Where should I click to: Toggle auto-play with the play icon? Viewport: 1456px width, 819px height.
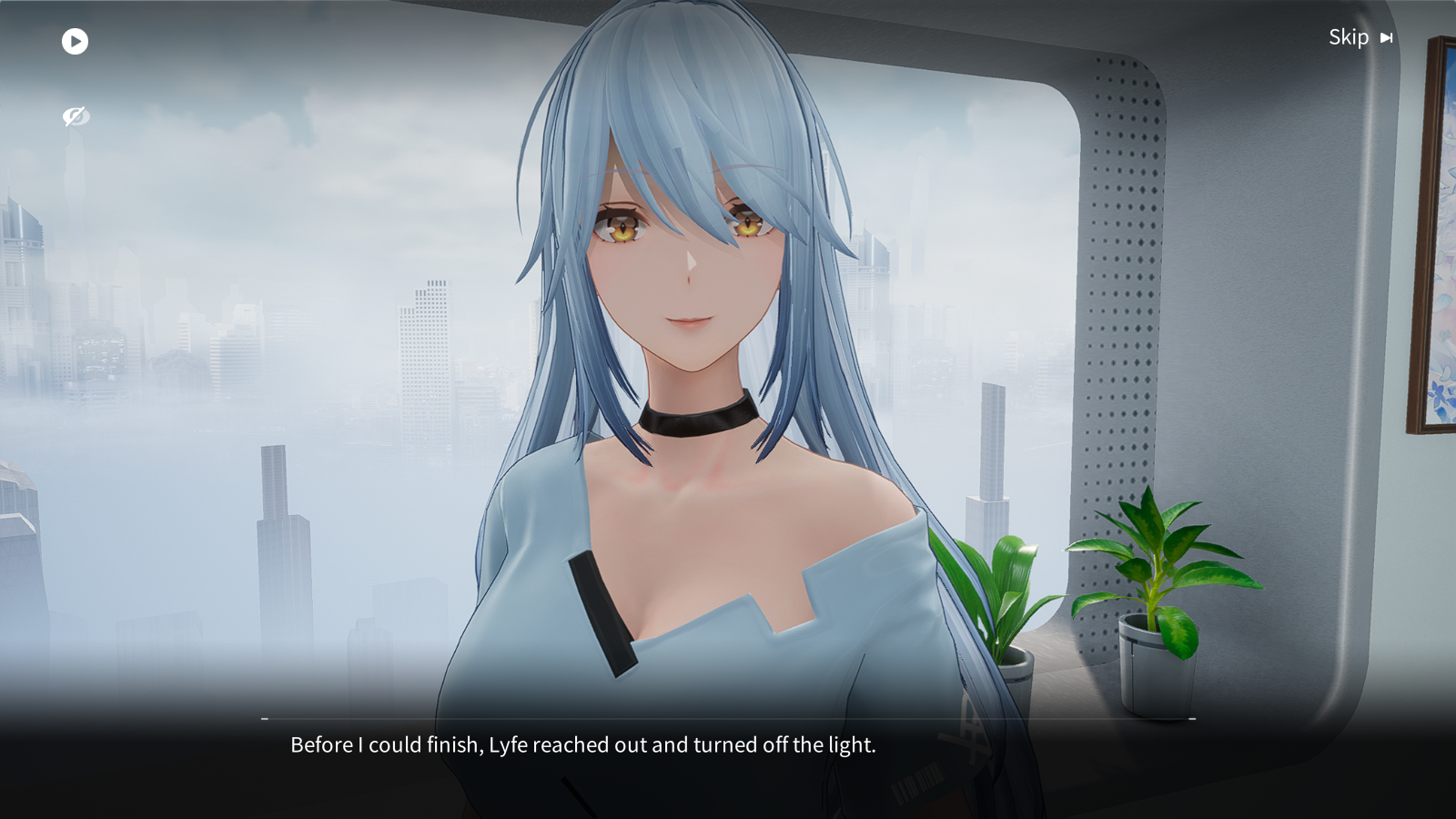click(x=75, y=41)
